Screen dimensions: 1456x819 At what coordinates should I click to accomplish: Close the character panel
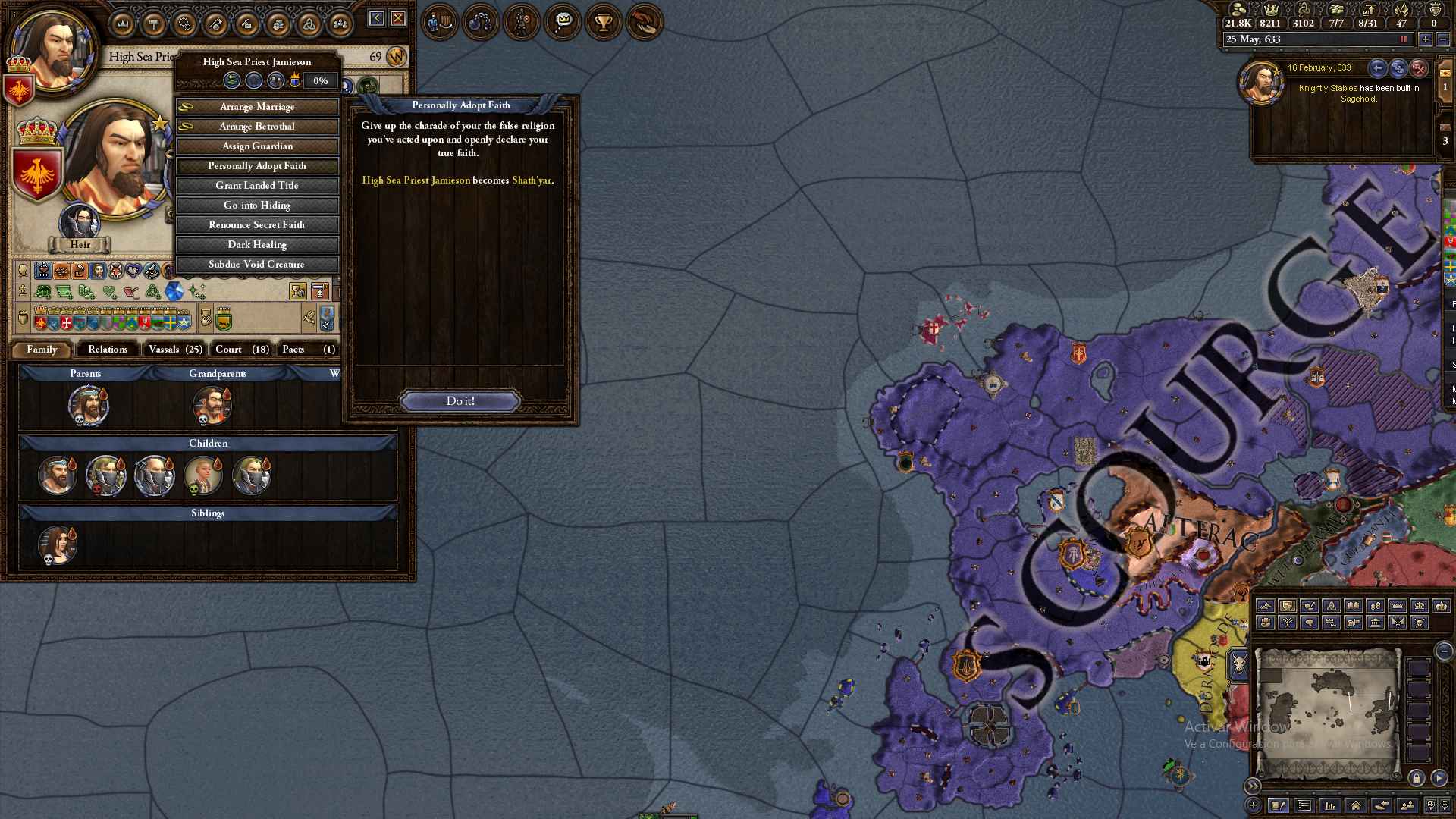tap(398, 18)
